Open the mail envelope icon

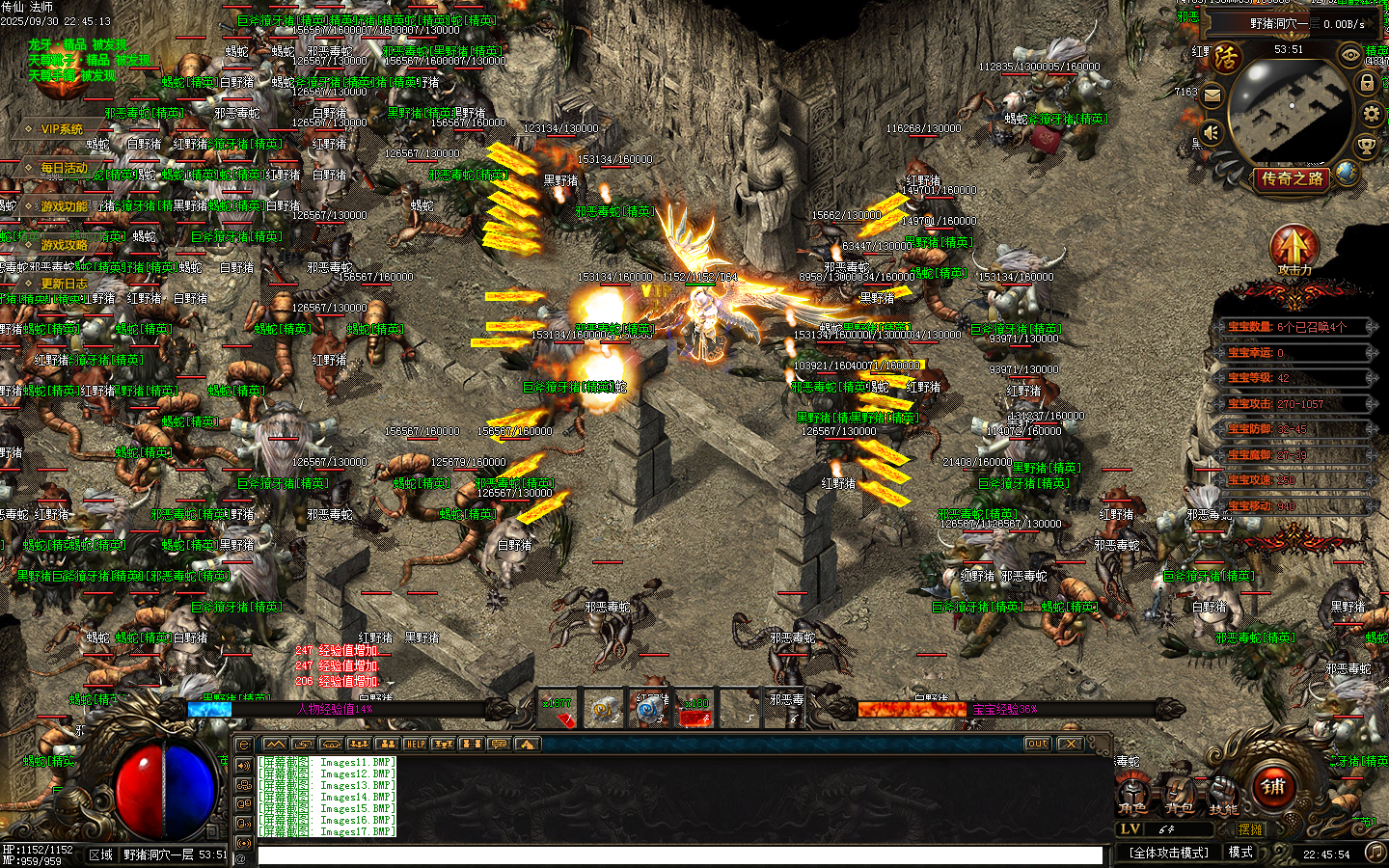[x=1212, y=95]
